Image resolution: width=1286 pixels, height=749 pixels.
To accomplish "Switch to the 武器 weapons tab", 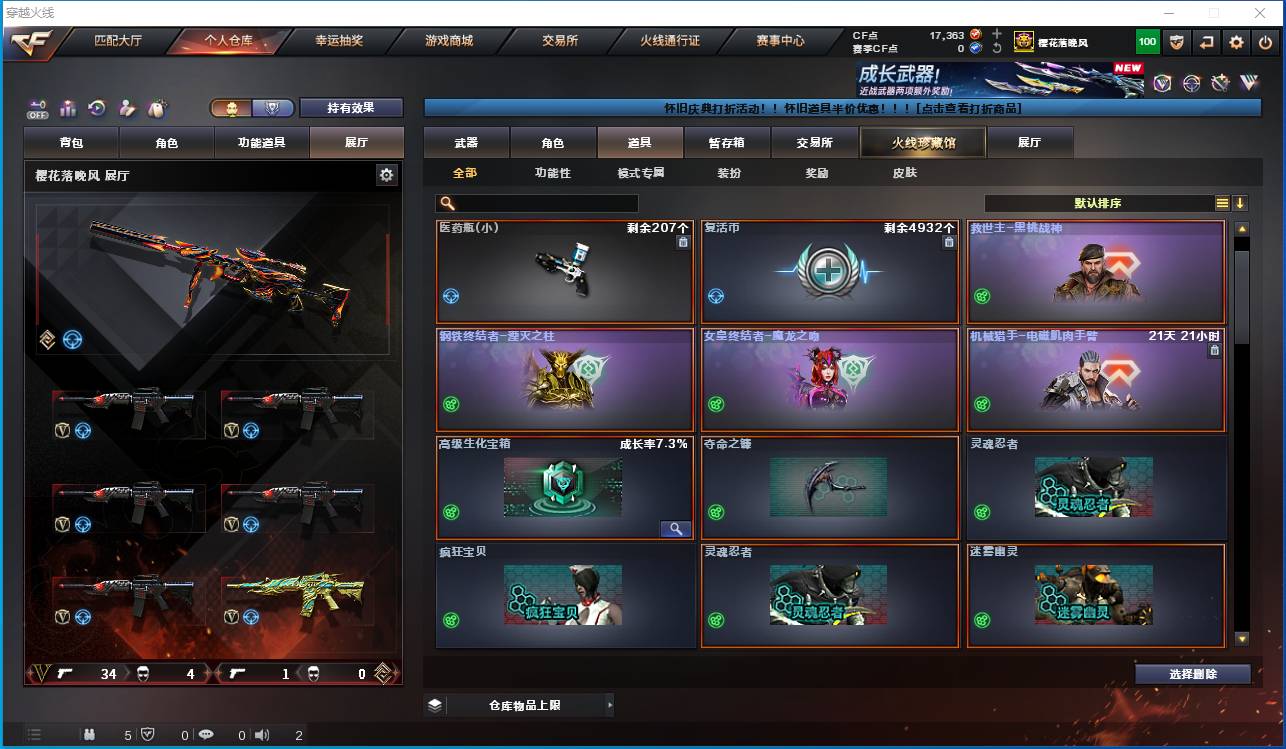I will [x=466, y=143].
